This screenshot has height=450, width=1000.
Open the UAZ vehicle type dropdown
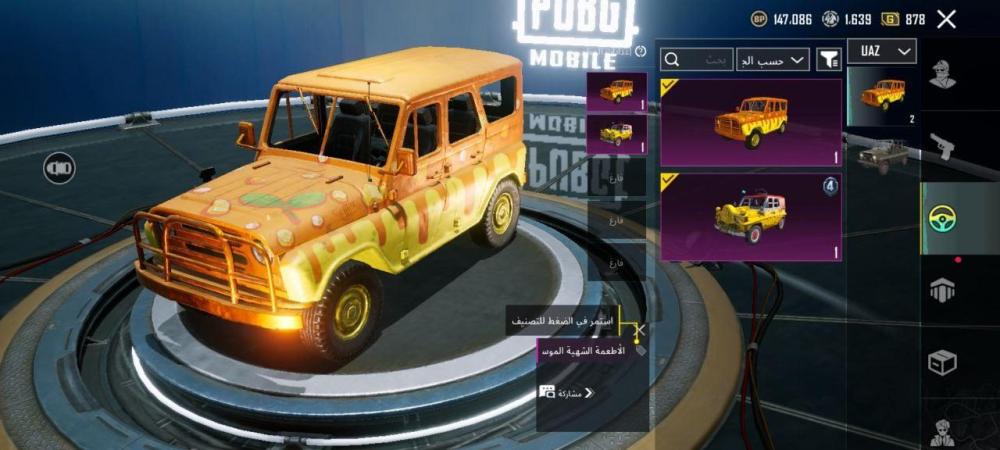pos(882,51)
